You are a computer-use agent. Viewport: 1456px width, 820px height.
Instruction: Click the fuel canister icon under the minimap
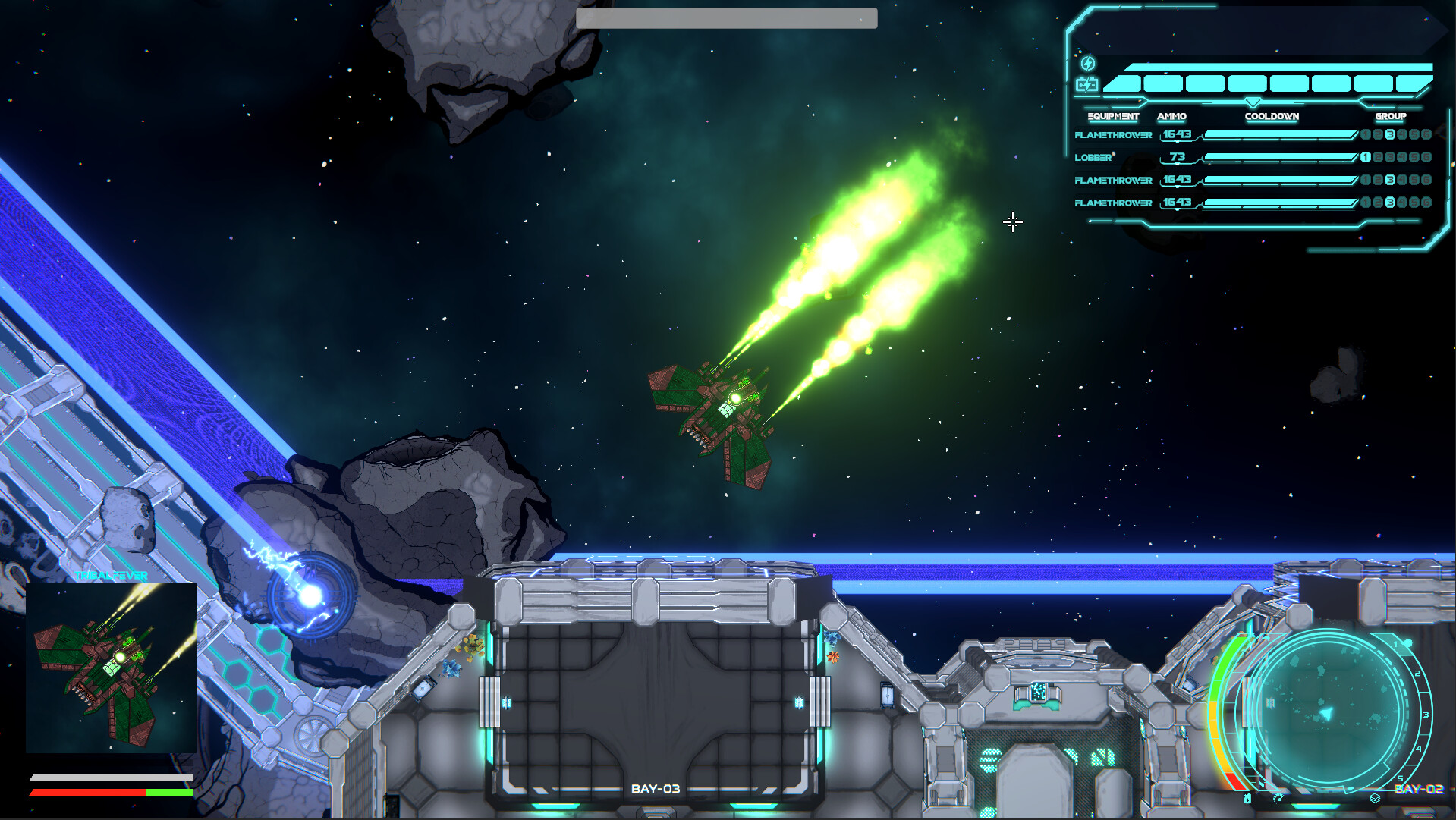tap(1247, 799)
